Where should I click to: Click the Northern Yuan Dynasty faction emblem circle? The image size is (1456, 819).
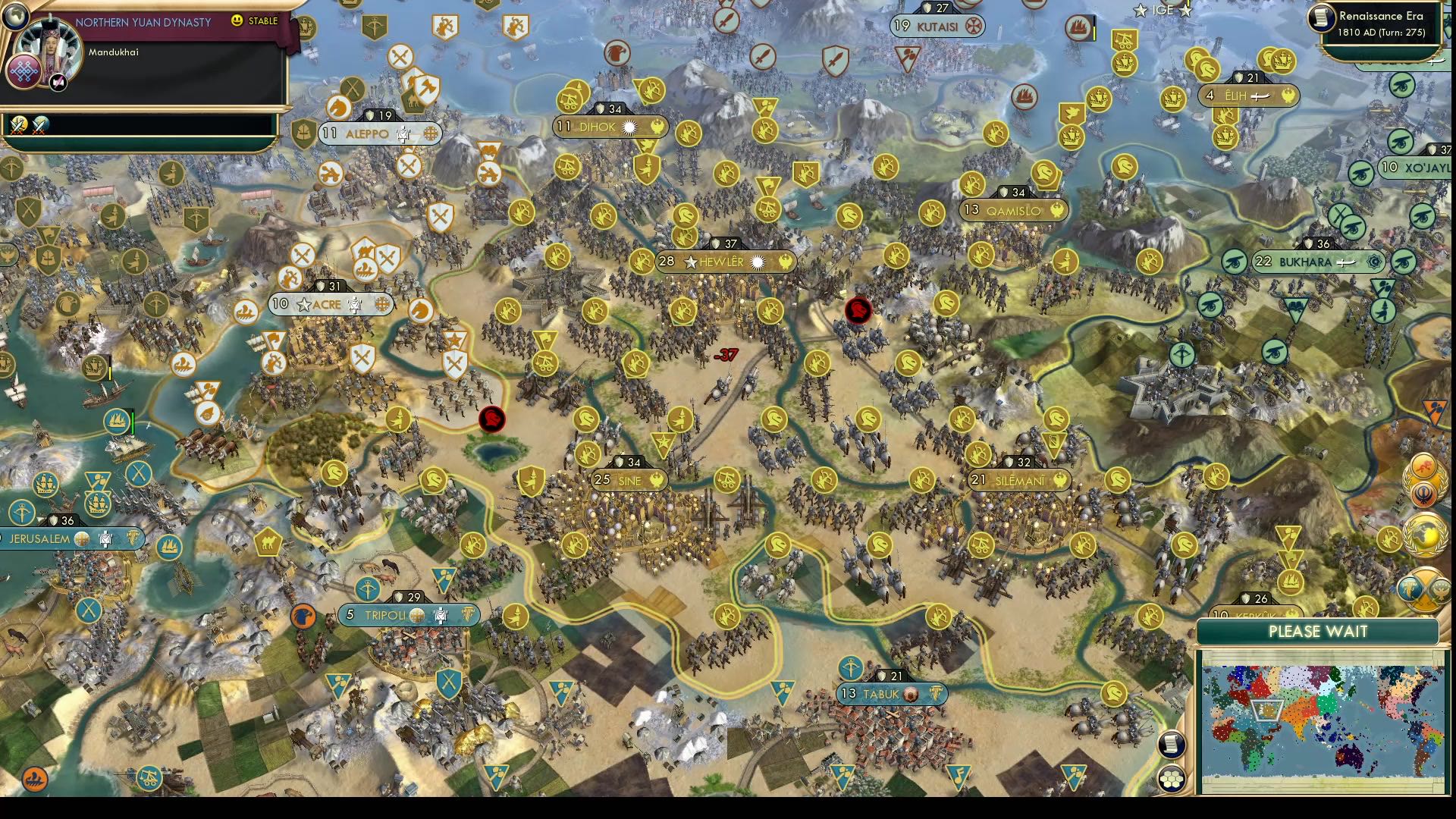[x=24, y=71]
